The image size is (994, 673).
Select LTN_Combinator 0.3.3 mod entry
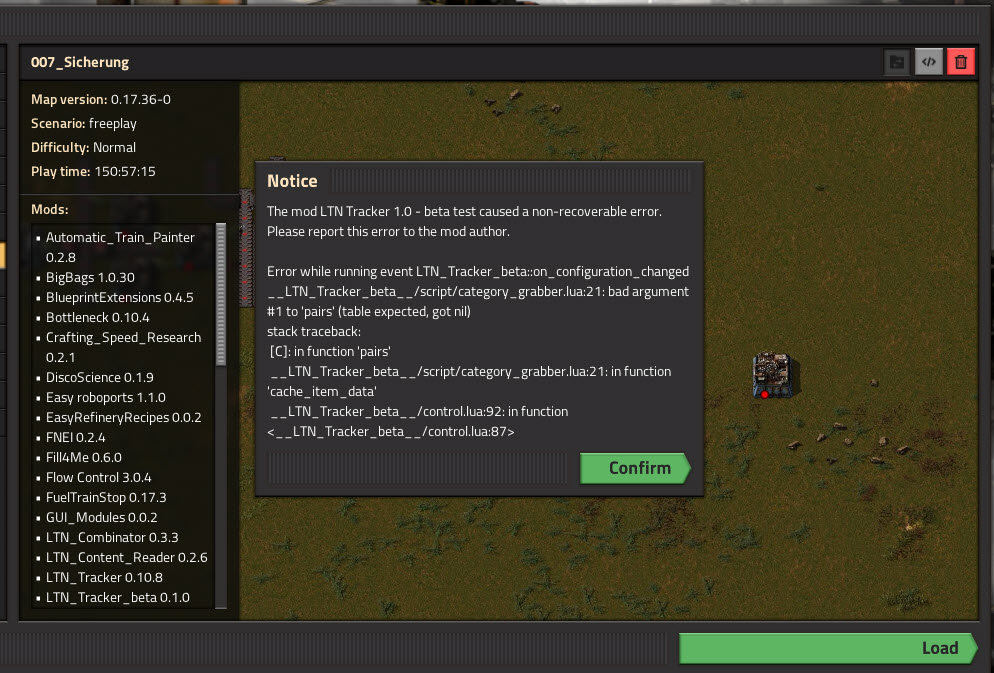pyautogui.click(x=113, y=537)
